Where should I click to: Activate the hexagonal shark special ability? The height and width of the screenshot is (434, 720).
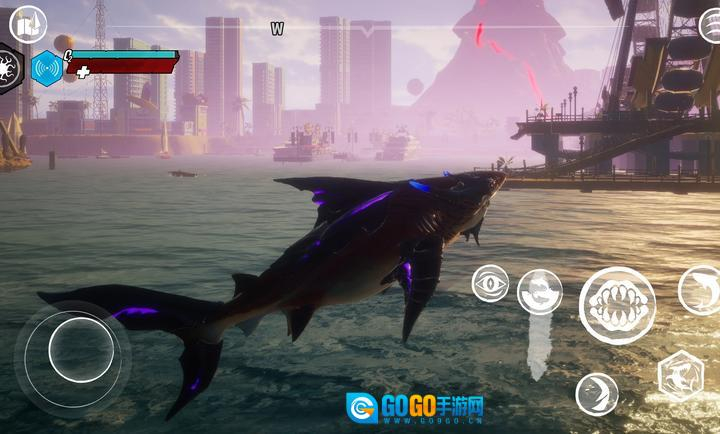(680, 377)
